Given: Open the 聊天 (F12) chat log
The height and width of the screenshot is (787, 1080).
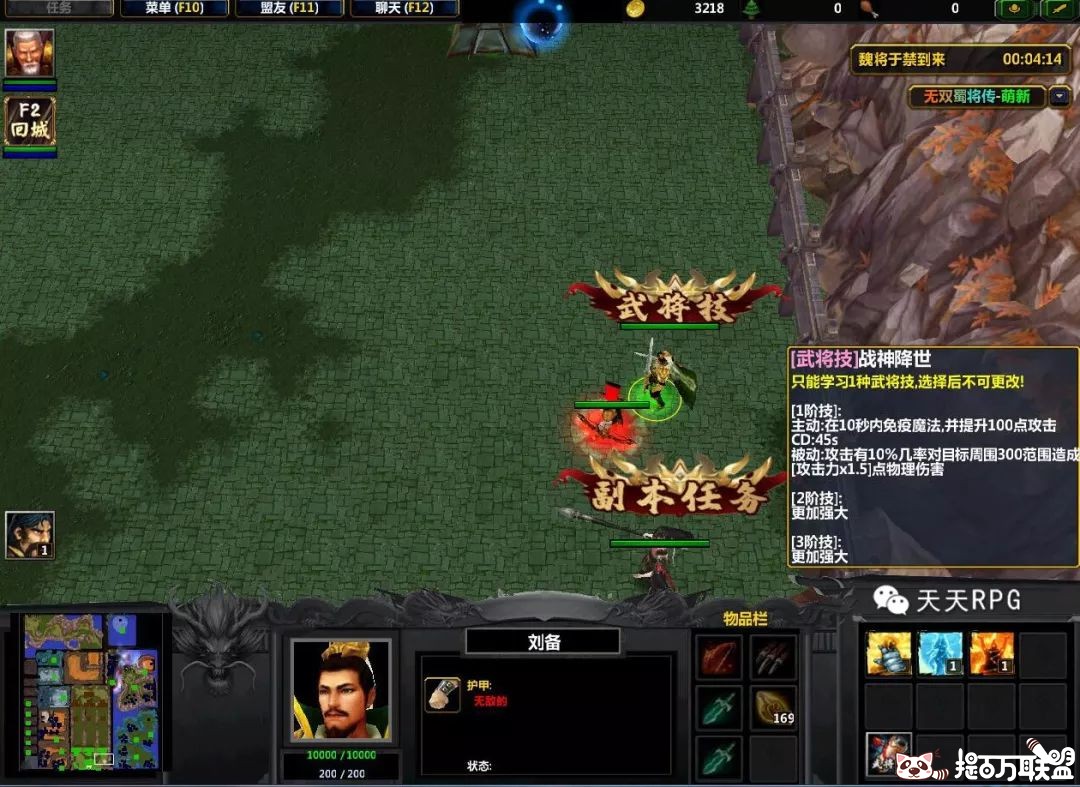Looking at the screenshot, I should [x=405, y=8].
